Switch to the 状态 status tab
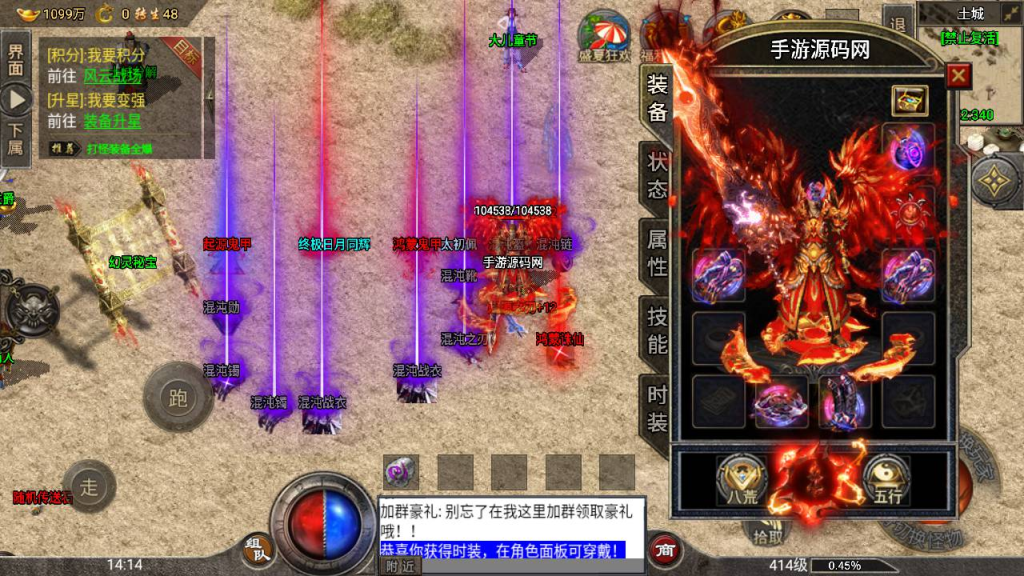This screenshot has height=576, width=1024. point(657,176)
